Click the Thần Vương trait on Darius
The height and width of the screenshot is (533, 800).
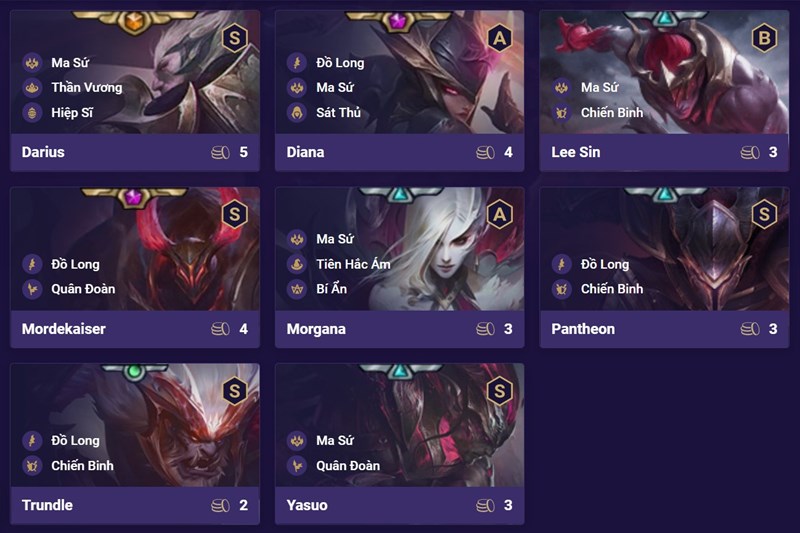pyautogui.click(x=86, y=87)
